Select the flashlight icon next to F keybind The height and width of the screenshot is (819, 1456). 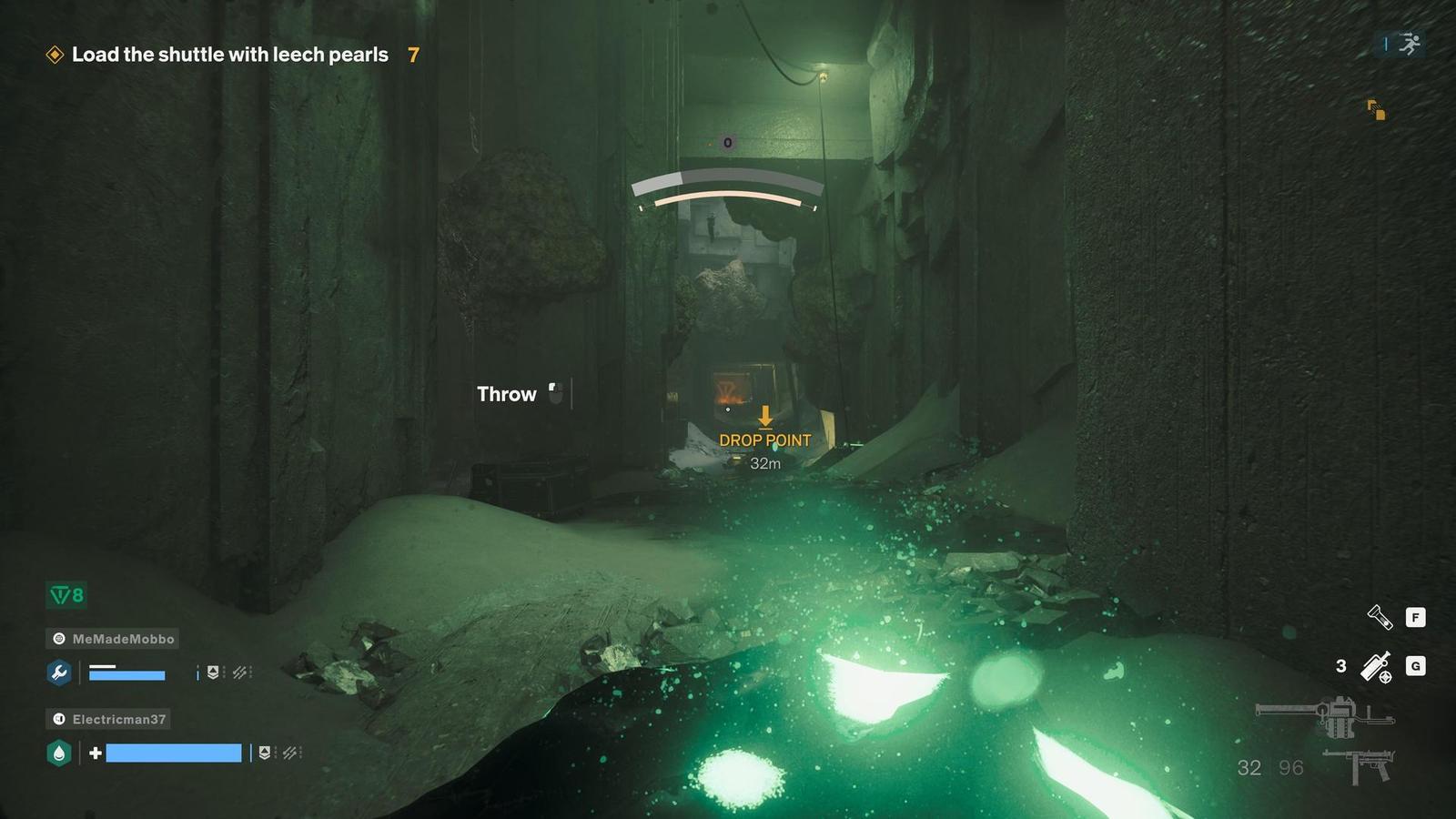click(1380, 617)
